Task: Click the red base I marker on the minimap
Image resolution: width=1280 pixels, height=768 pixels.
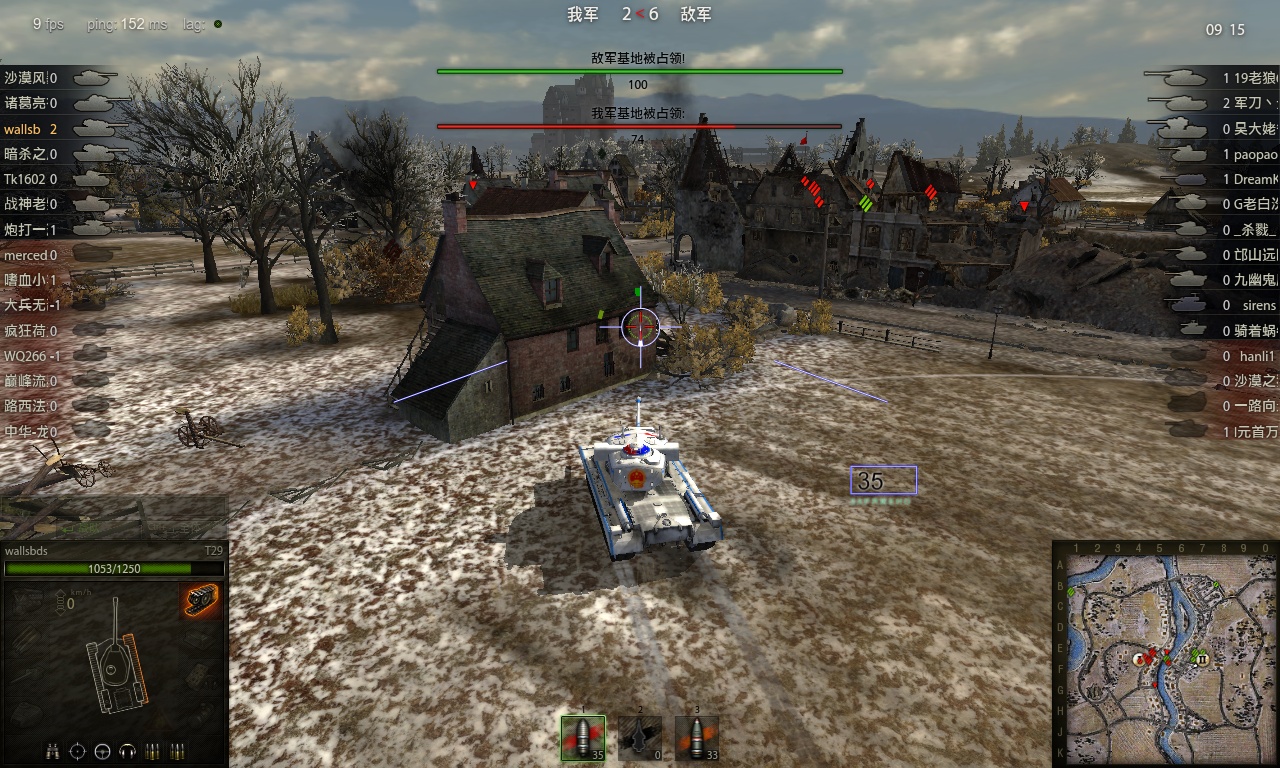Action: [1139, 660]
